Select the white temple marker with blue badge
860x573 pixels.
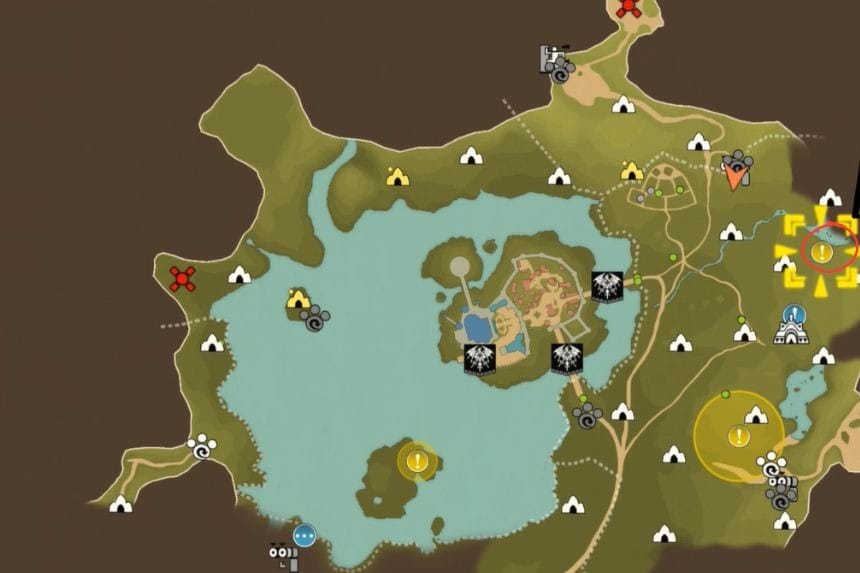(795, 327)
